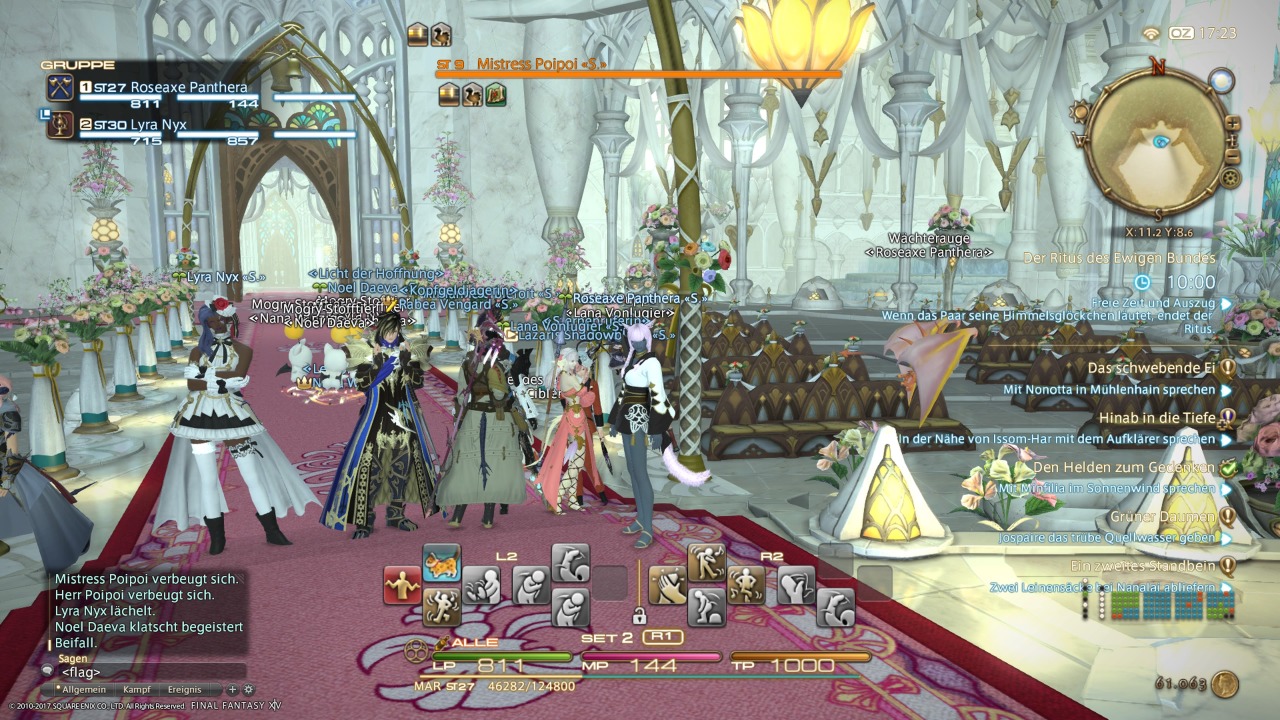
Task: Toggle the hotbar lock padlock icon
Action: click(640, 618)
